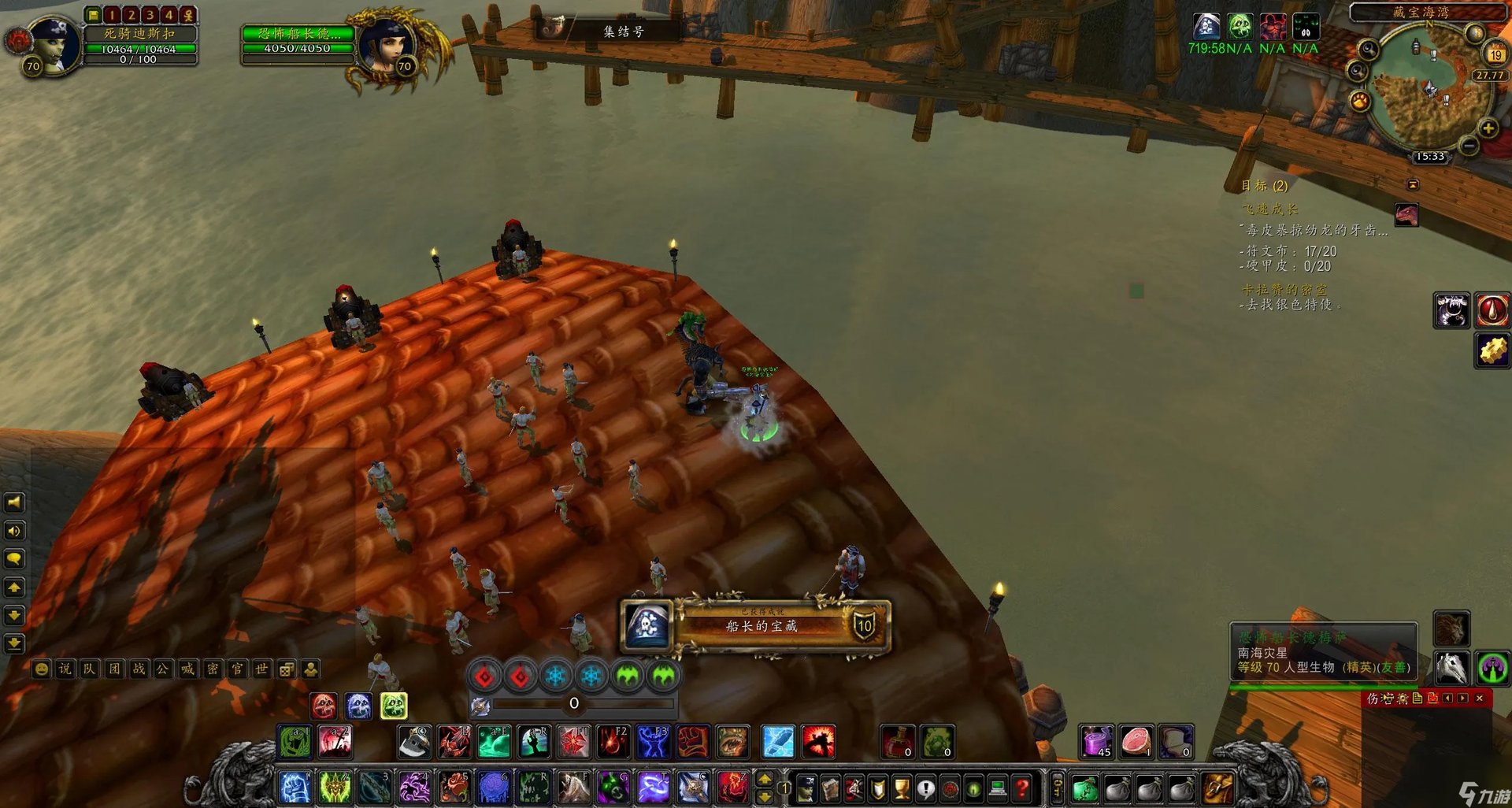1512x808 pixels.
Task: Choose the 世 (World) chat channel
Action: point(261,669)
